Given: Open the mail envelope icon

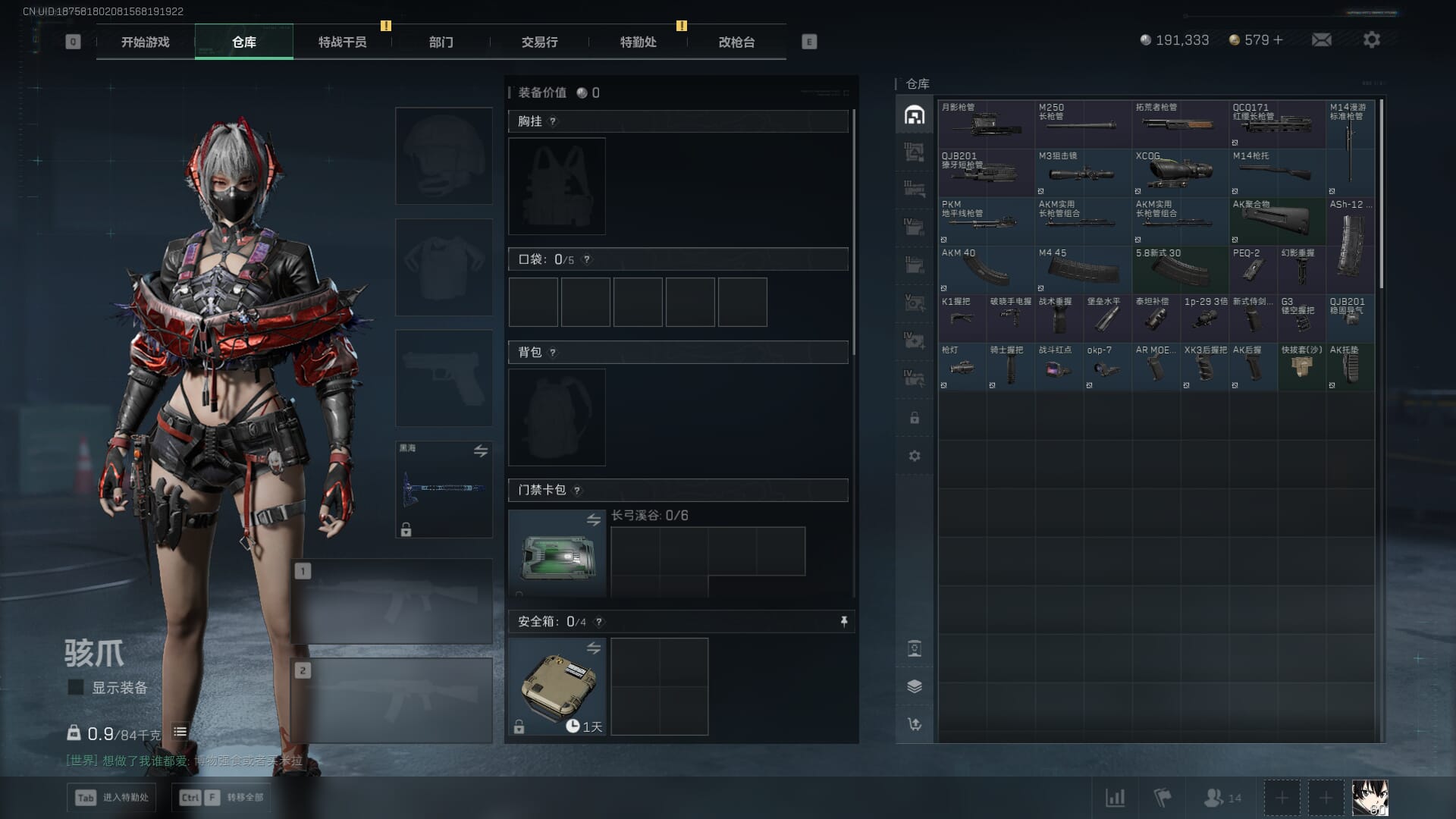Looking at the screenshot, I should click(x=1321, y=40).
